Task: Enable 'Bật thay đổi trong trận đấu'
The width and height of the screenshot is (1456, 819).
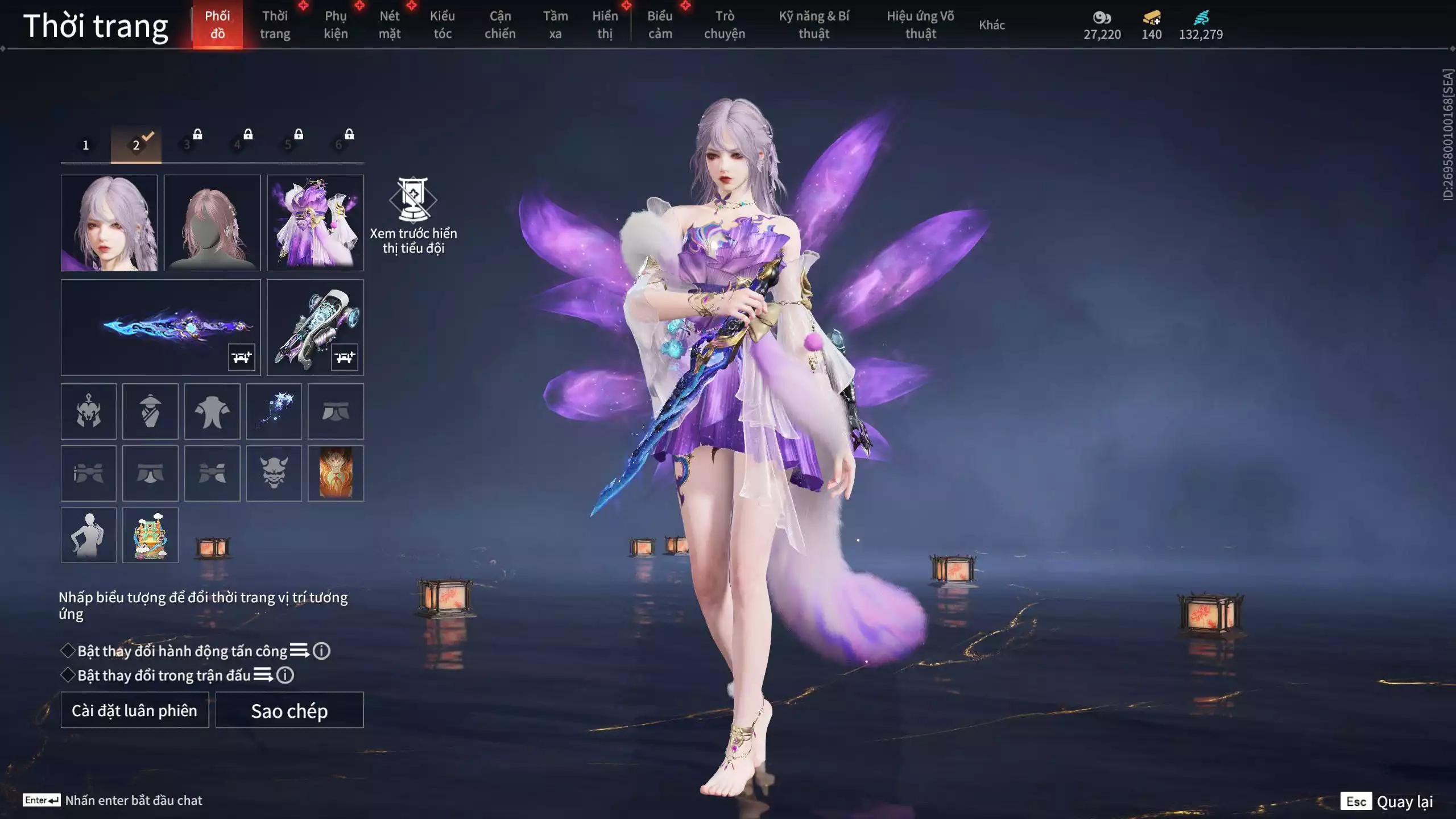Action: click(x=68, y=676)
